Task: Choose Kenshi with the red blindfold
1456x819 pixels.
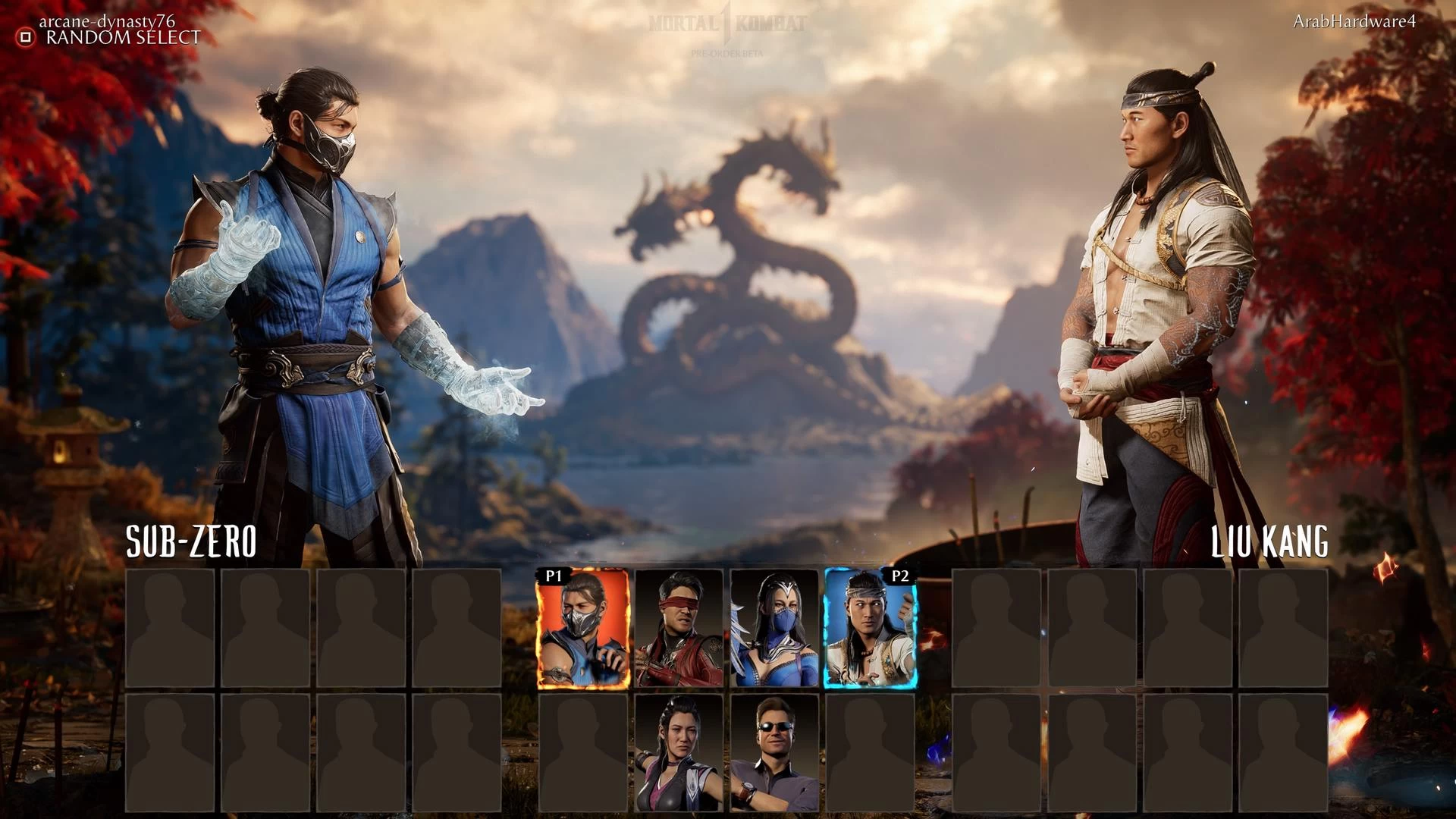Action: coord(679,629)
